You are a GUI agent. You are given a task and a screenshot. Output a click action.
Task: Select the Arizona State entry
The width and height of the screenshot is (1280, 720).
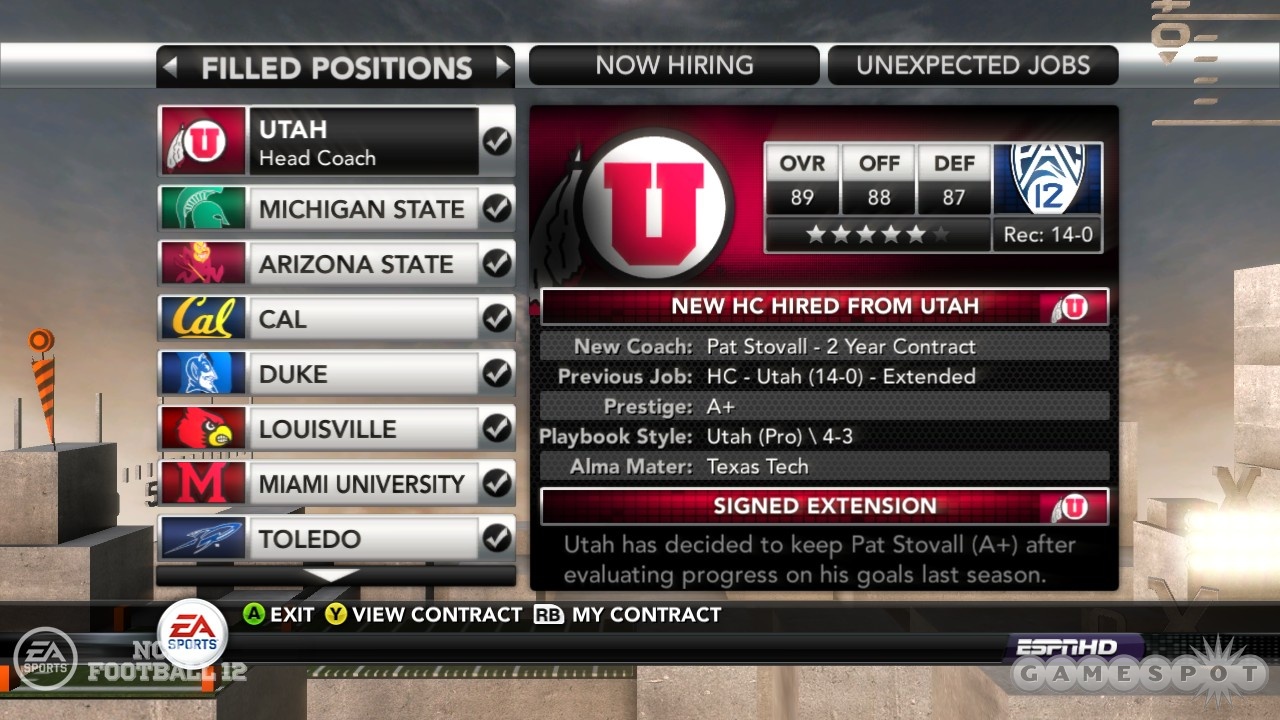coord(336,264)
